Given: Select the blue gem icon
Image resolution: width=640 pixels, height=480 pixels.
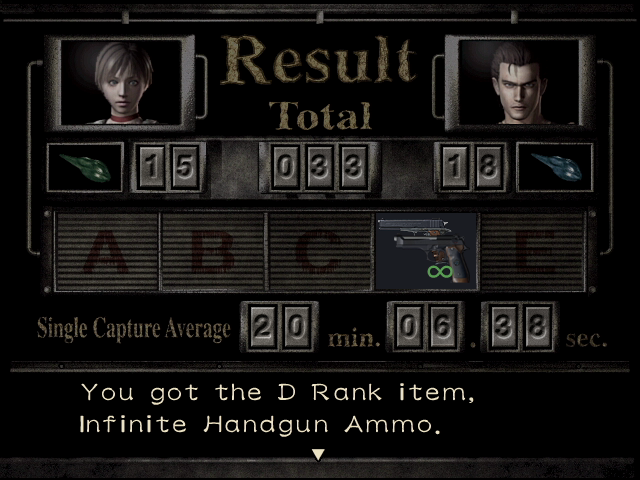Looking at the screenshot, I should coord(554,166).
